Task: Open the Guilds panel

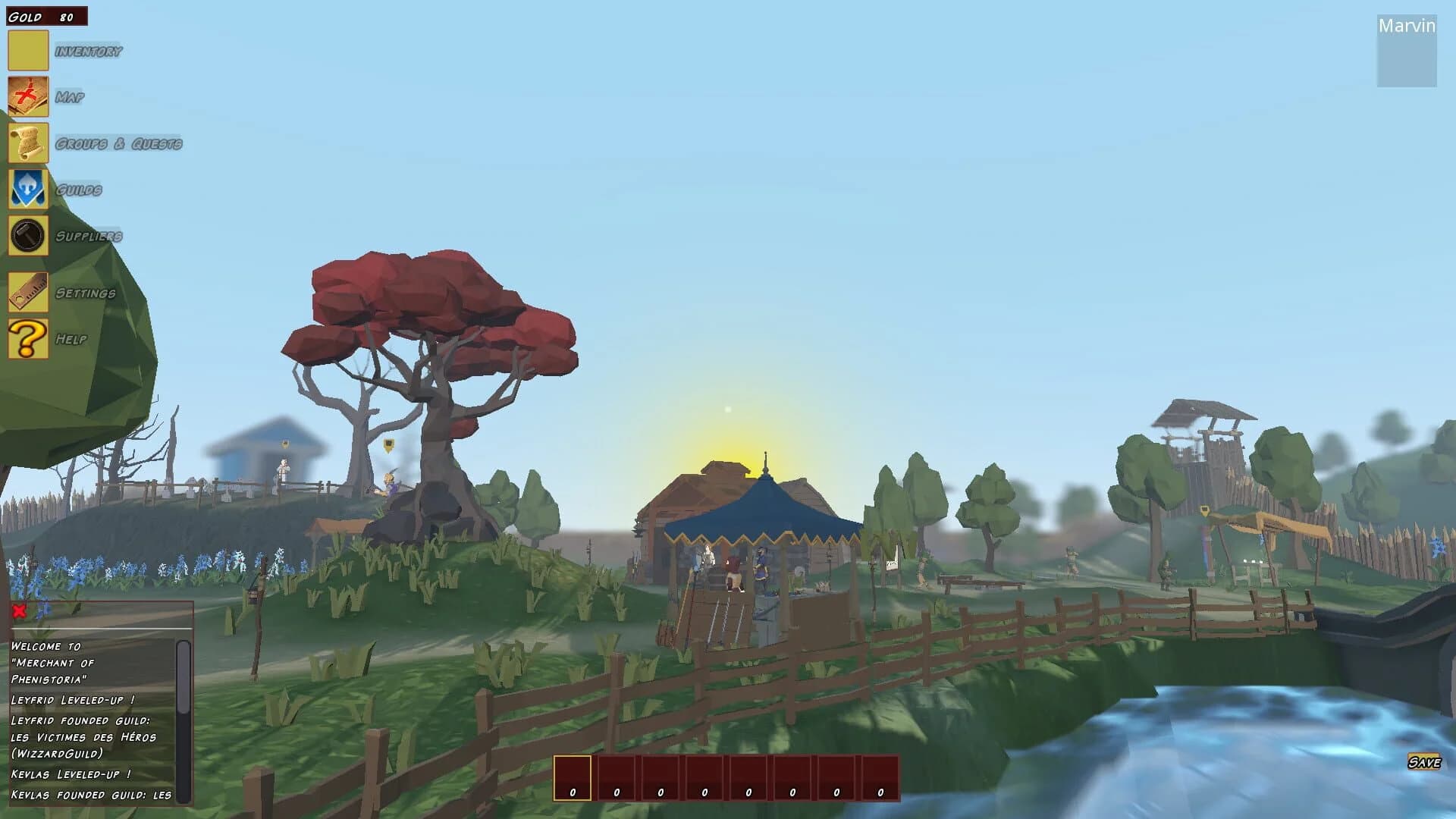Action: click(x=28, y=189)
